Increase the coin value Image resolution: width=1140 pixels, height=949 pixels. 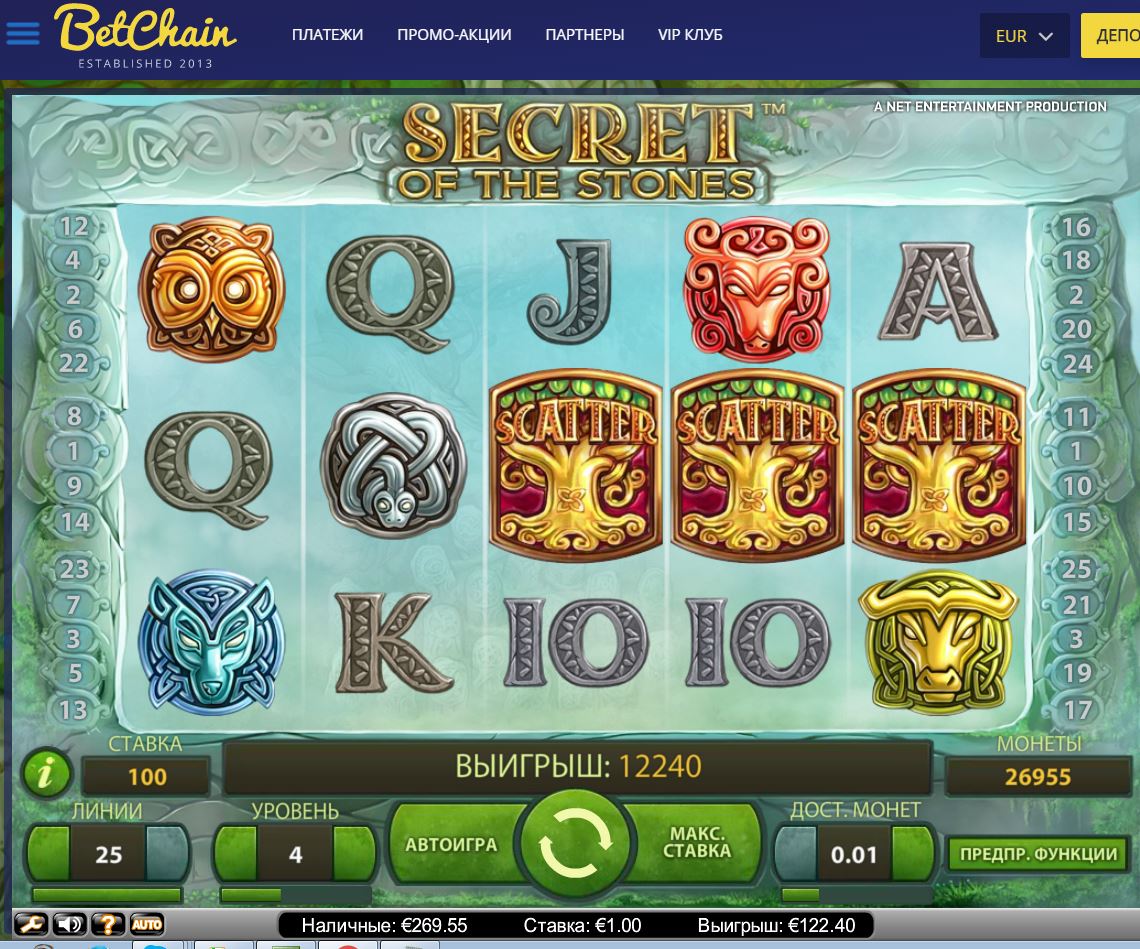(x=914, y=853)
